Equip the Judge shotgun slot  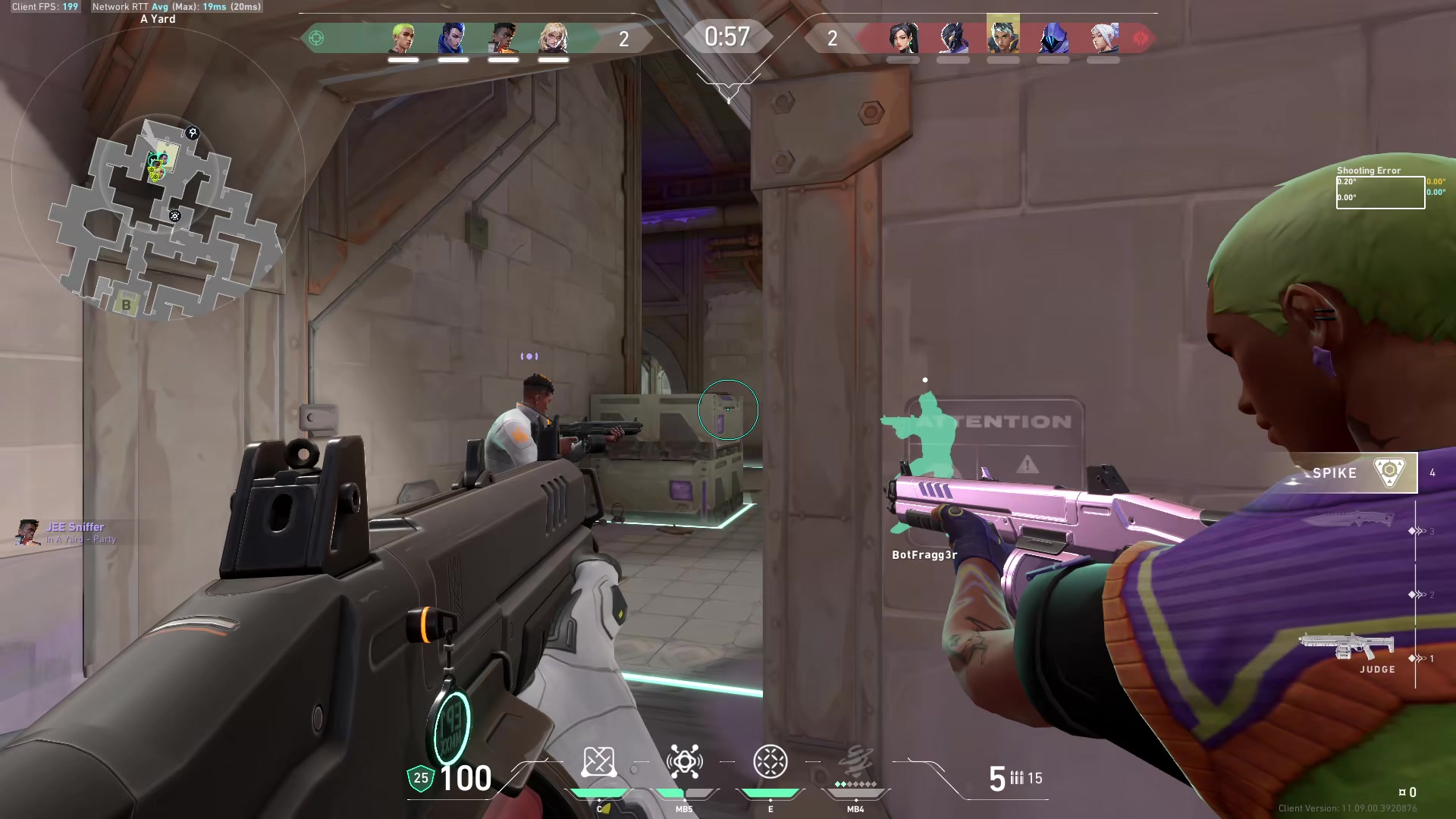[1347, 649]
